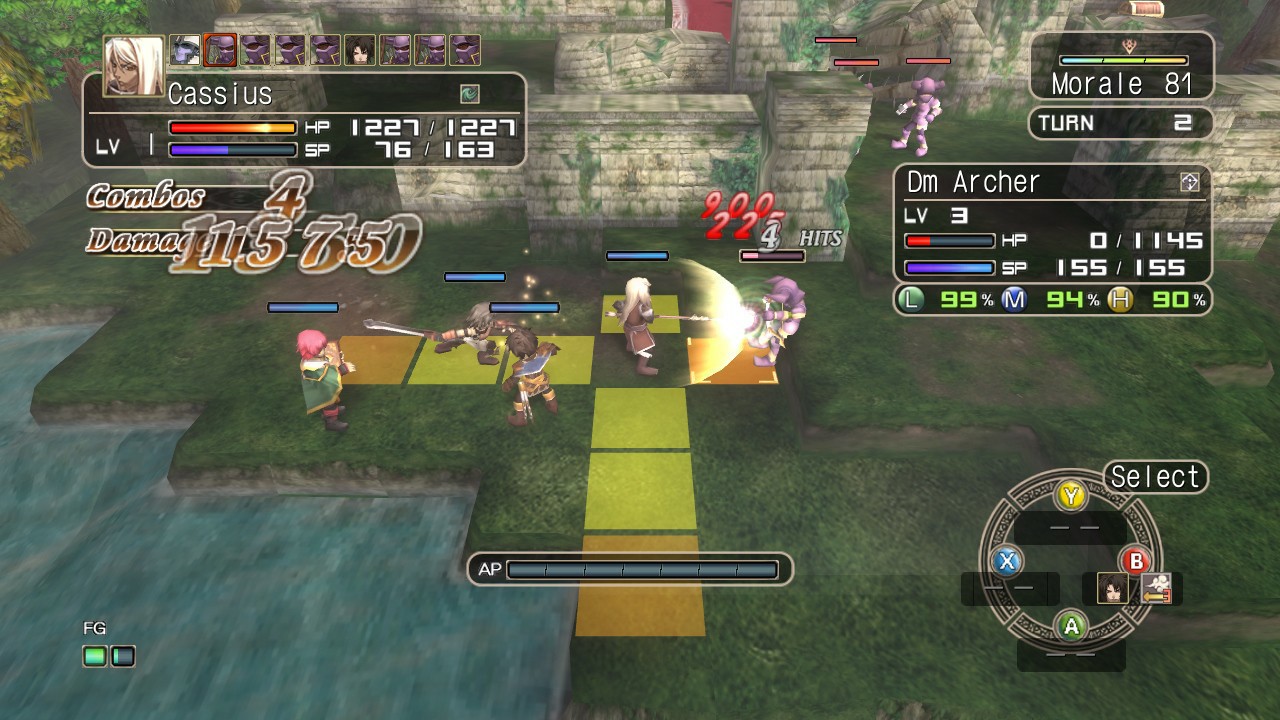Click the retreat smoke icon near the B button
The image size is (1280, 720).
[1156, 588]
